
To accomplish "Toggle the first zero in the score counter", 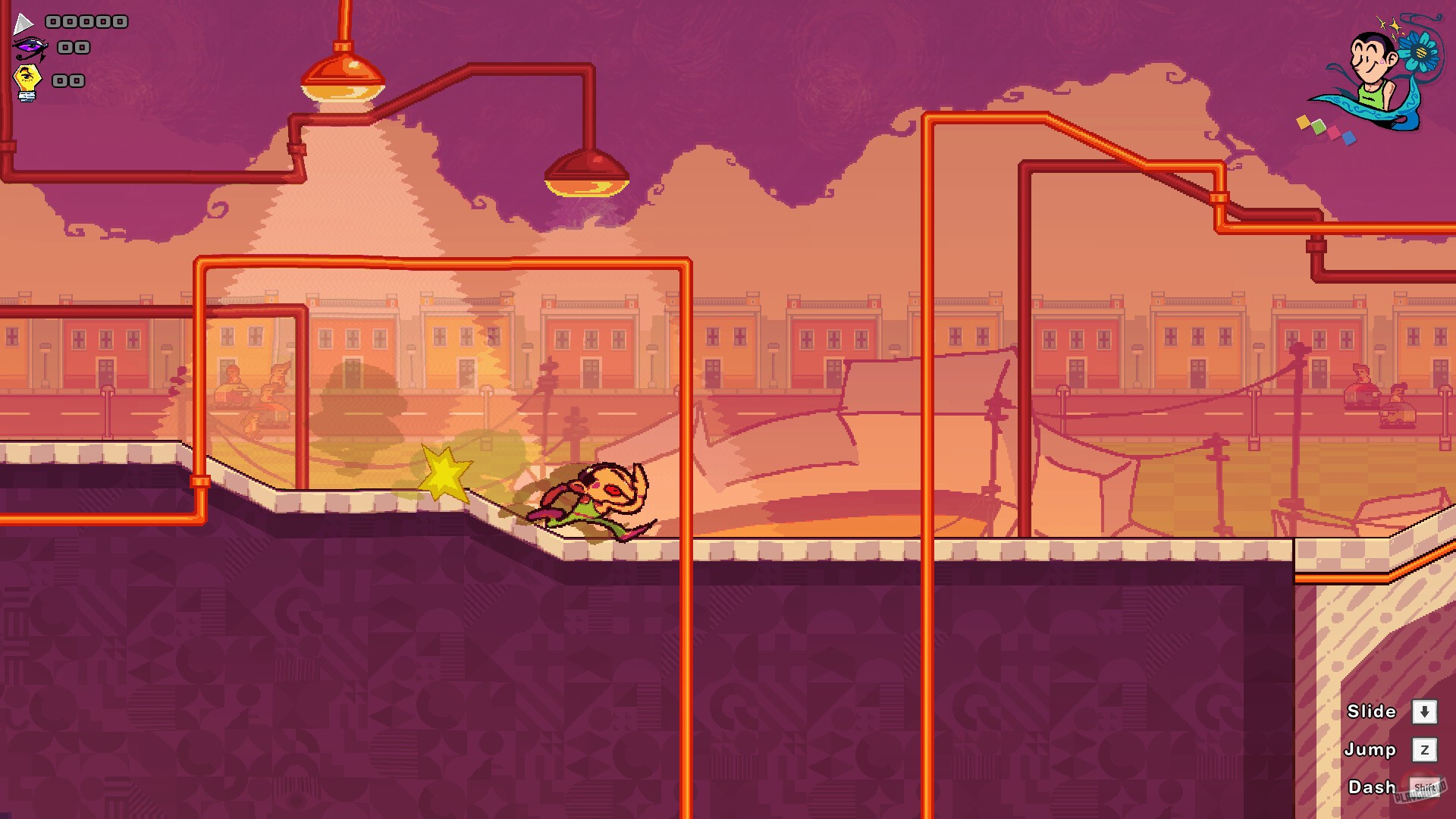I will coord(53,21).
